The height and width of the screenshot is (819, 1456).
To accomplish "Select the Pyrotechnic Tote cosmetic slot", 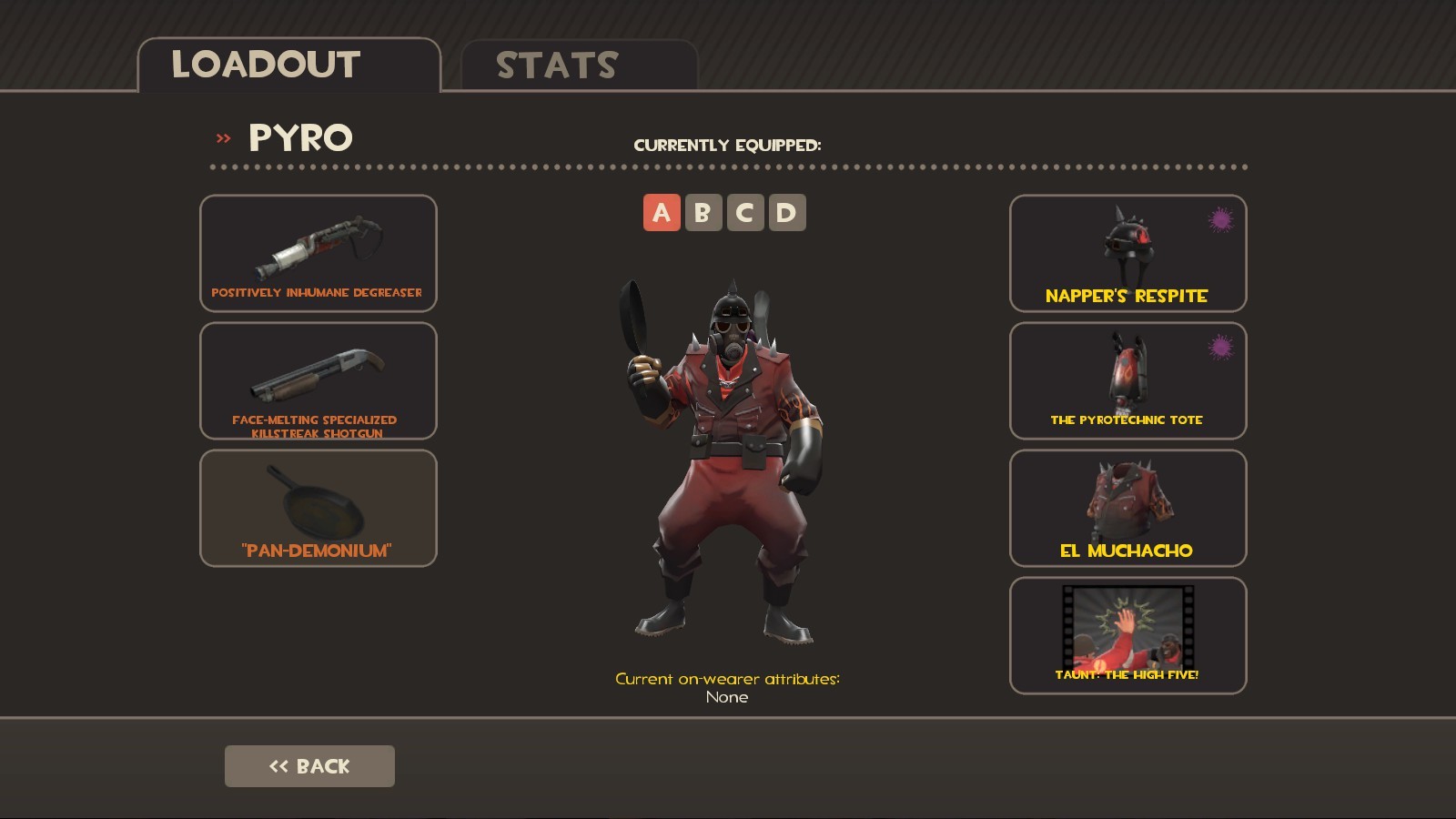I will (x=1127, y=382).
